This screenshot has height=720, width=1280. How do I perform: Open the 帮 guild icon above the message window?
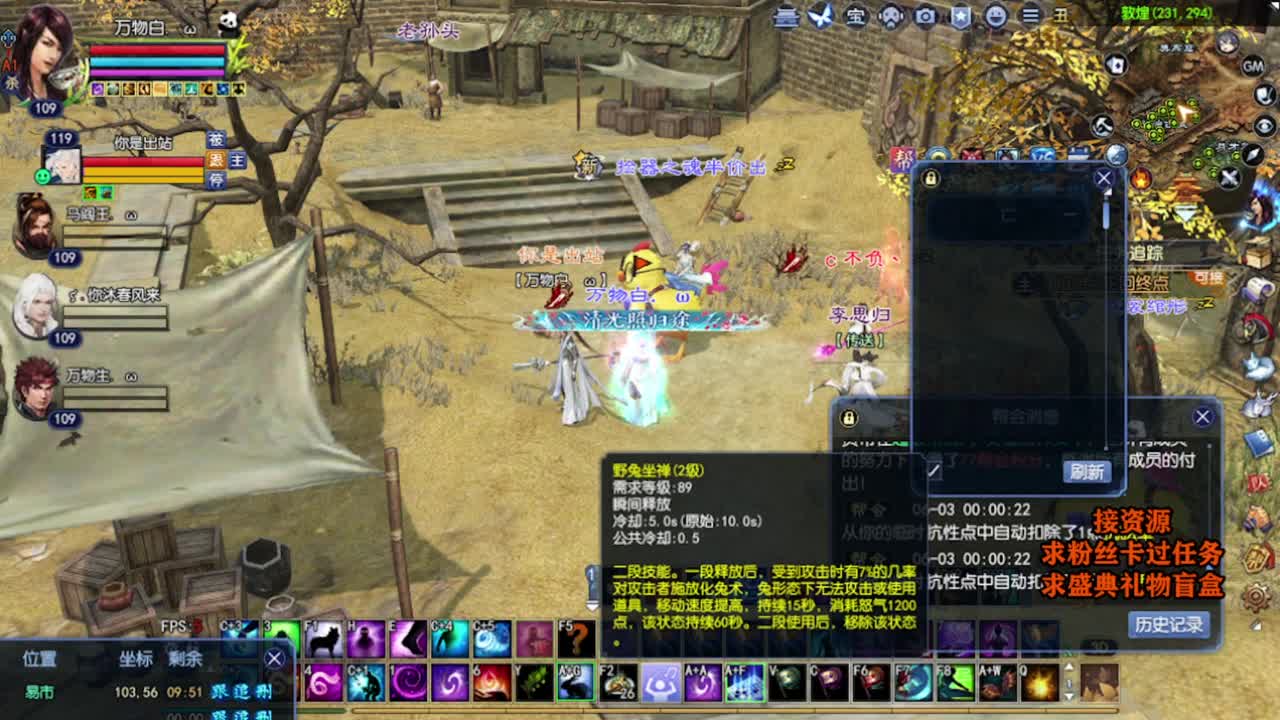pyautogui.click(x=903, y=158)
